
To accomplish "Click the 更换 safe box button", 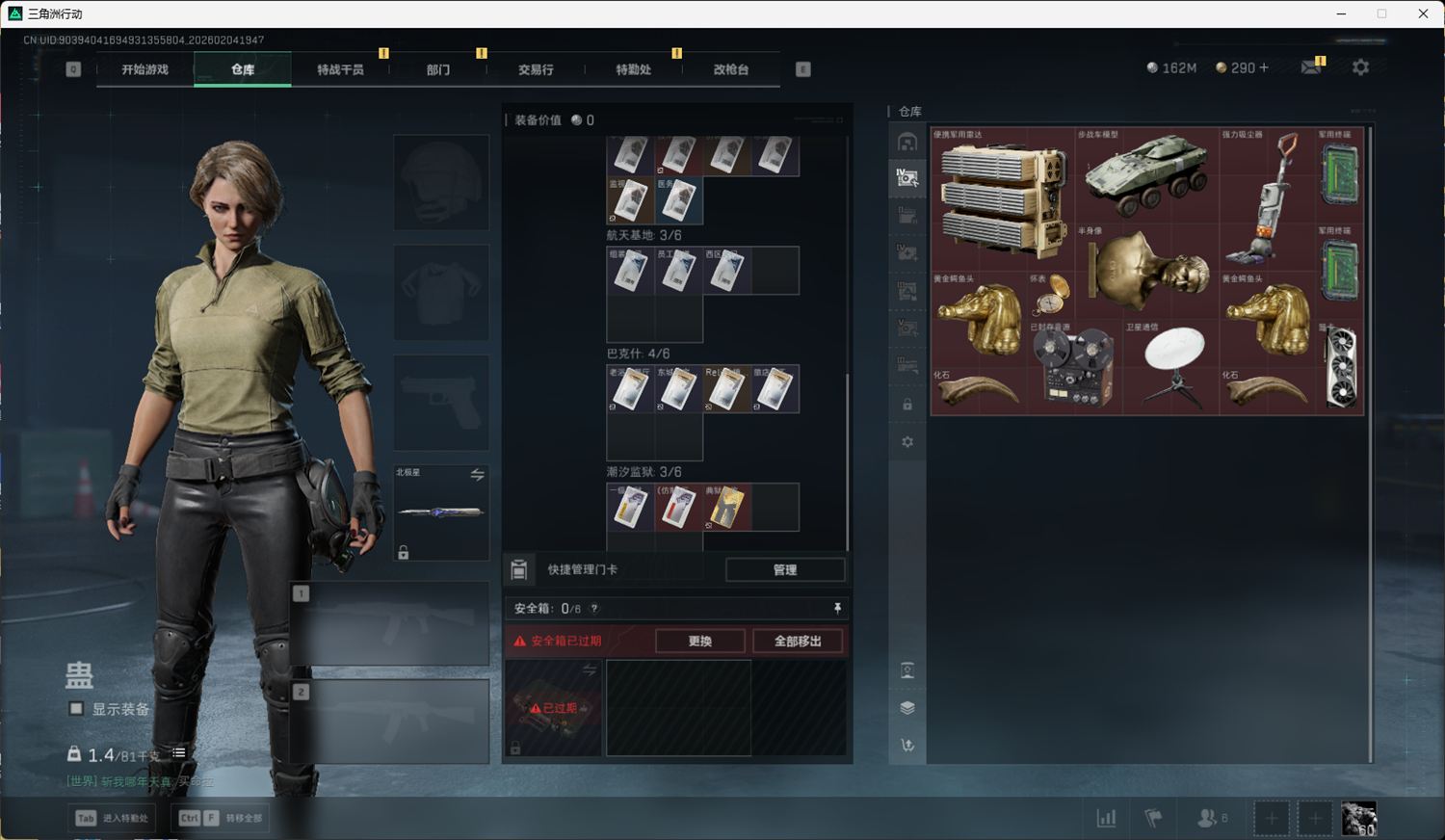I will (700, 641).
